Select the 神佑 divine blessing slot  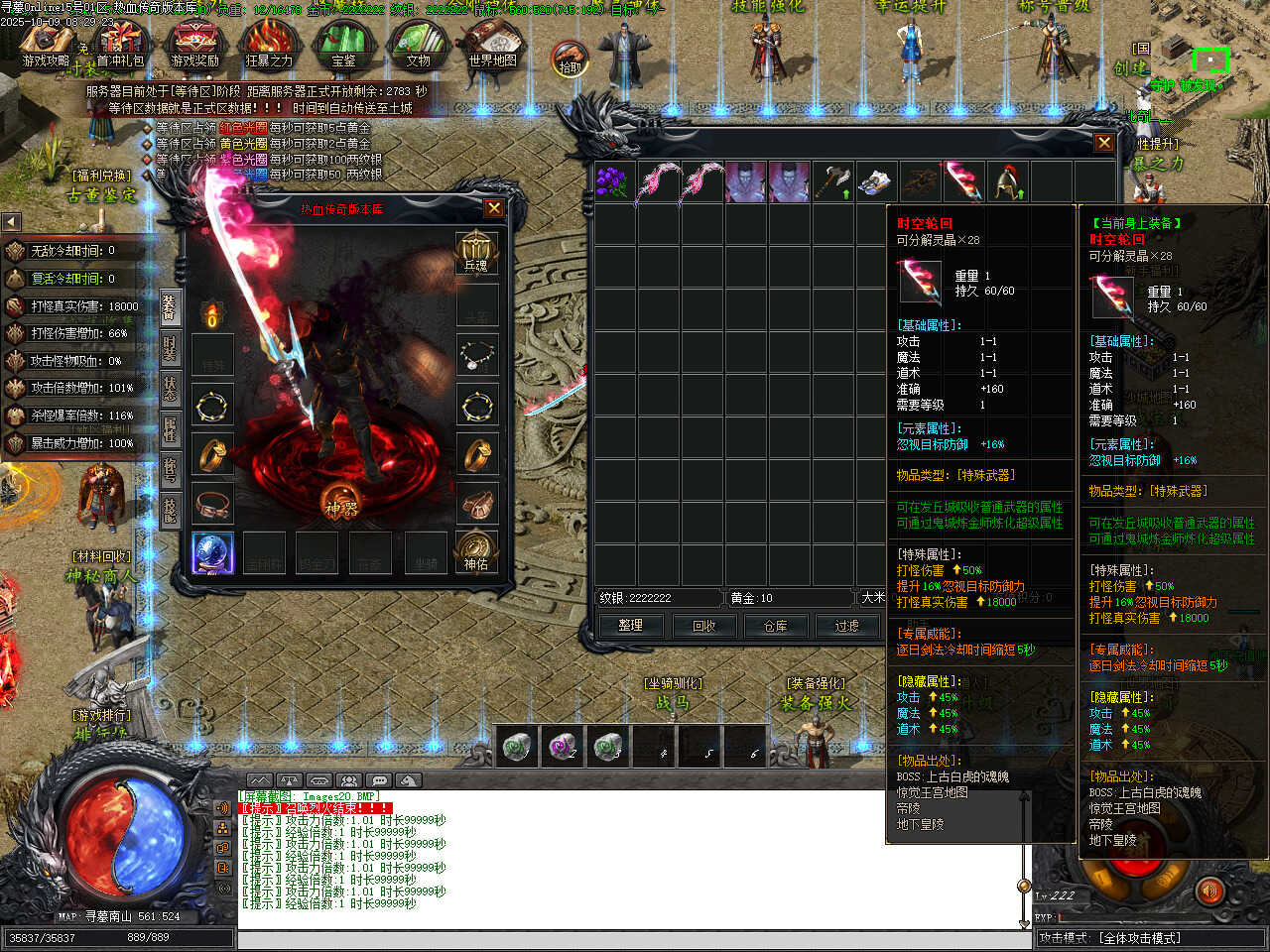point(476,551)
